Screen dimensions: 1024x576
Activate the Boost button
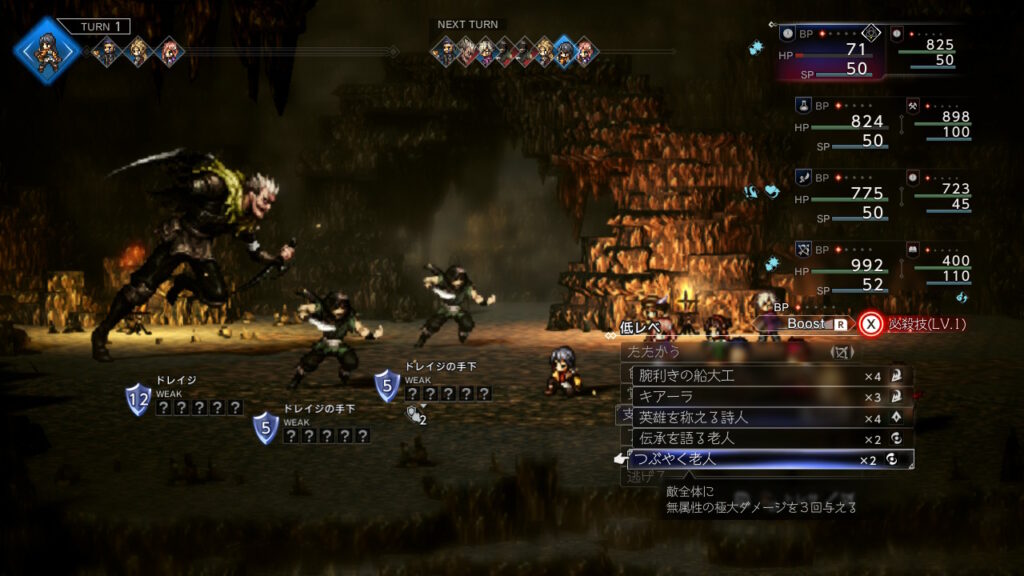tap(810, 324)
